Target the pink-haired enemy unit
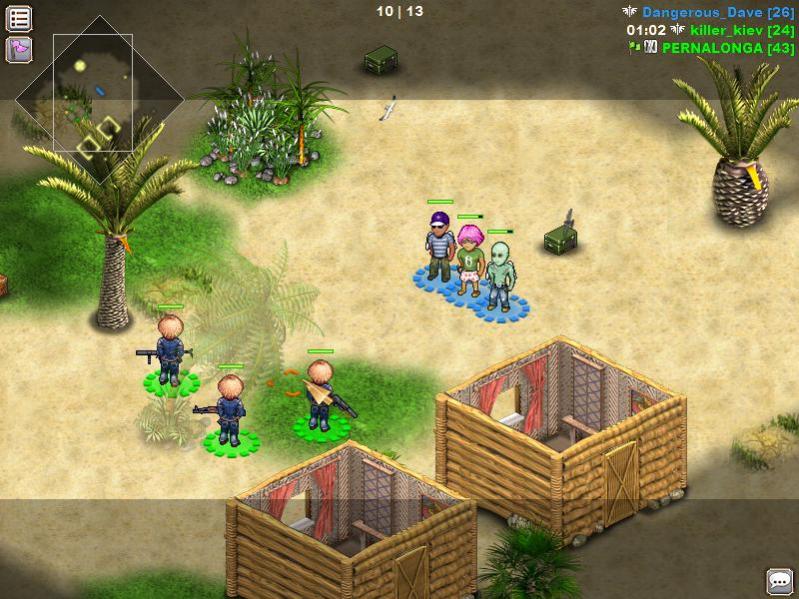Screen dimensions: 799x599 point(470,260)
